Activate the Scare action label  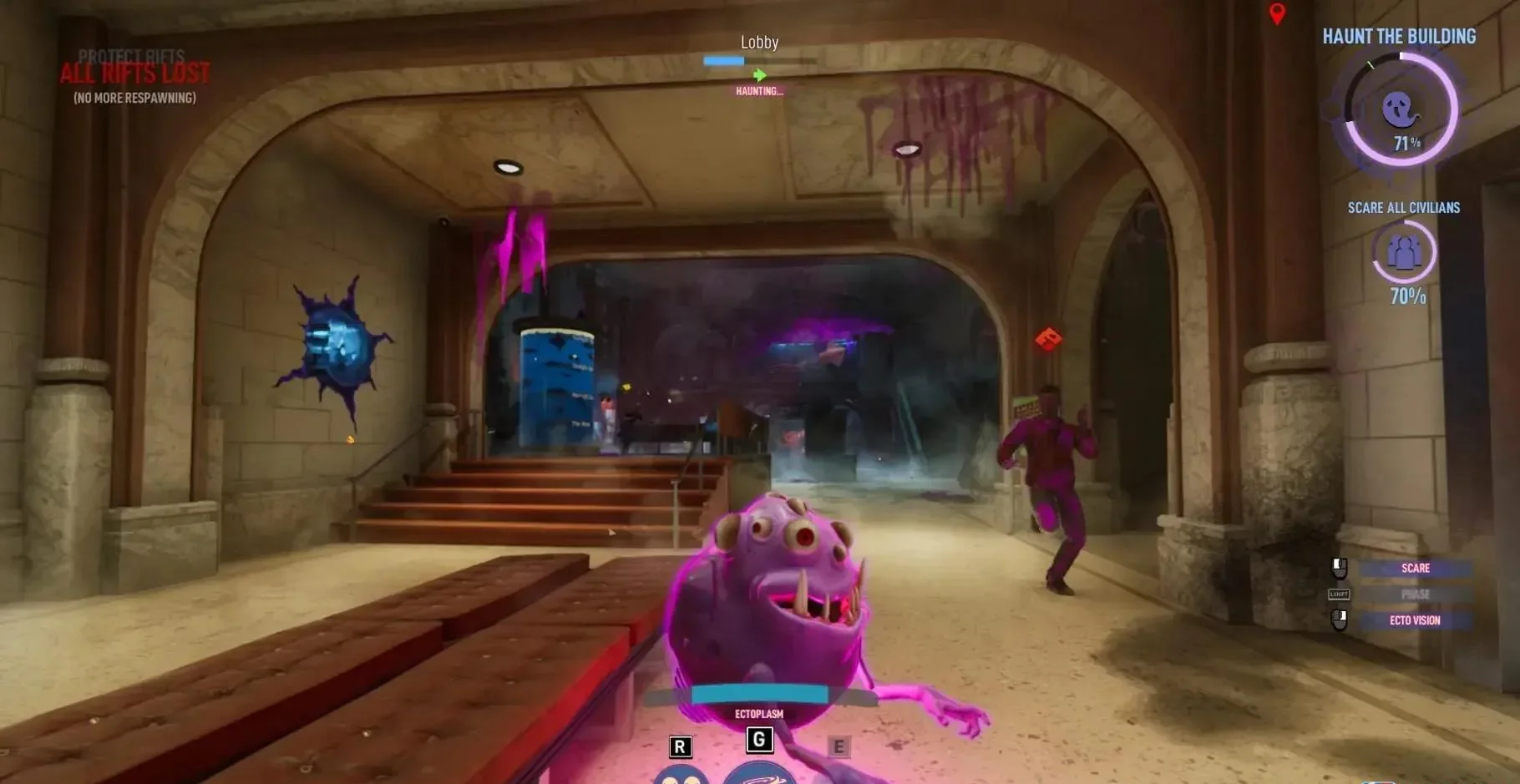(x=1415, y=568)
